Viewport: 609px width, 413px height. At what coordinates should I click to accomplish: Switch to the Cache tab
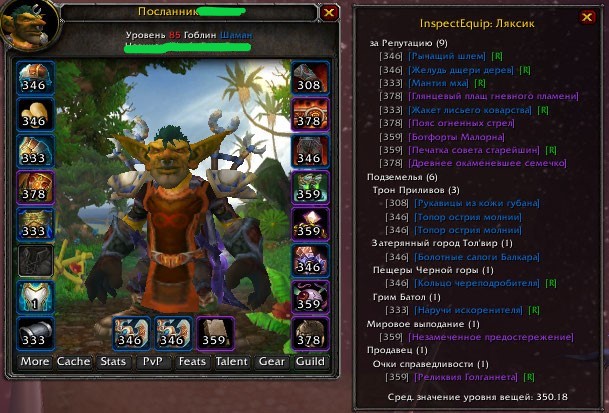point(73,361)
